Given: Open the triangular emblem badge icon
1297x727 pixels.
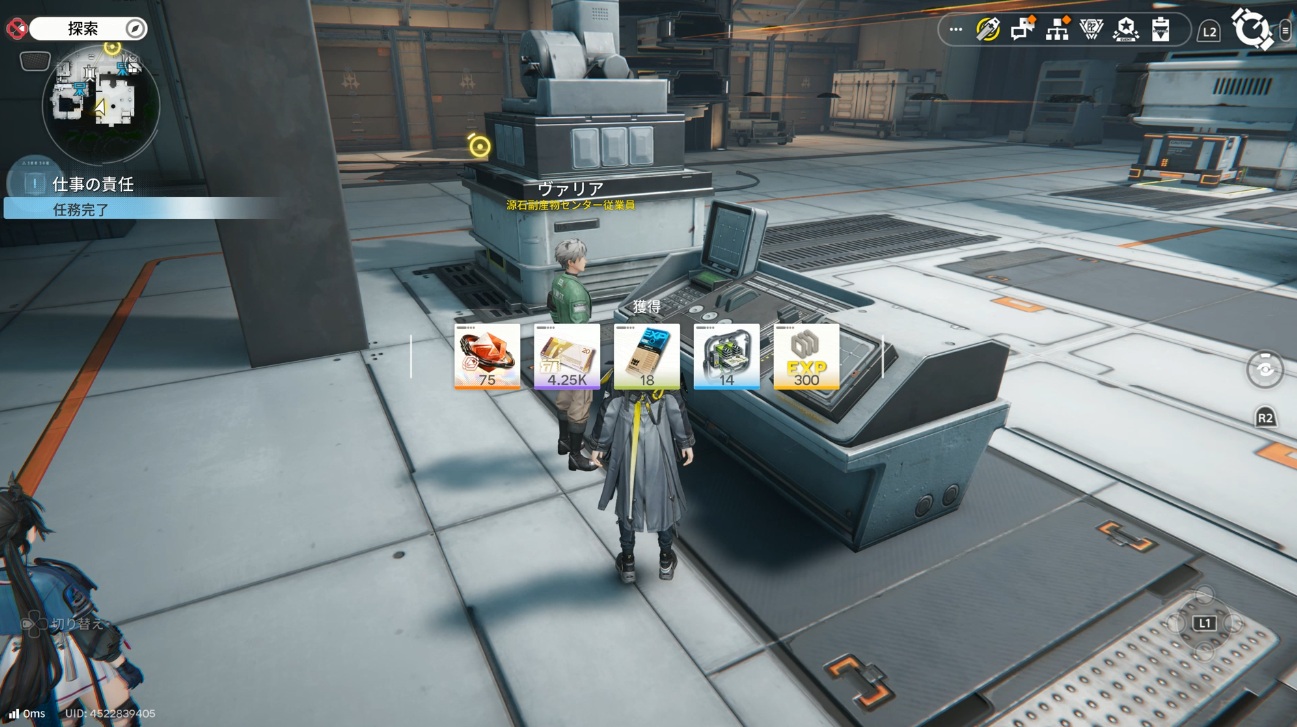Looking at the screenshot, I should (x=1091, y=30).
